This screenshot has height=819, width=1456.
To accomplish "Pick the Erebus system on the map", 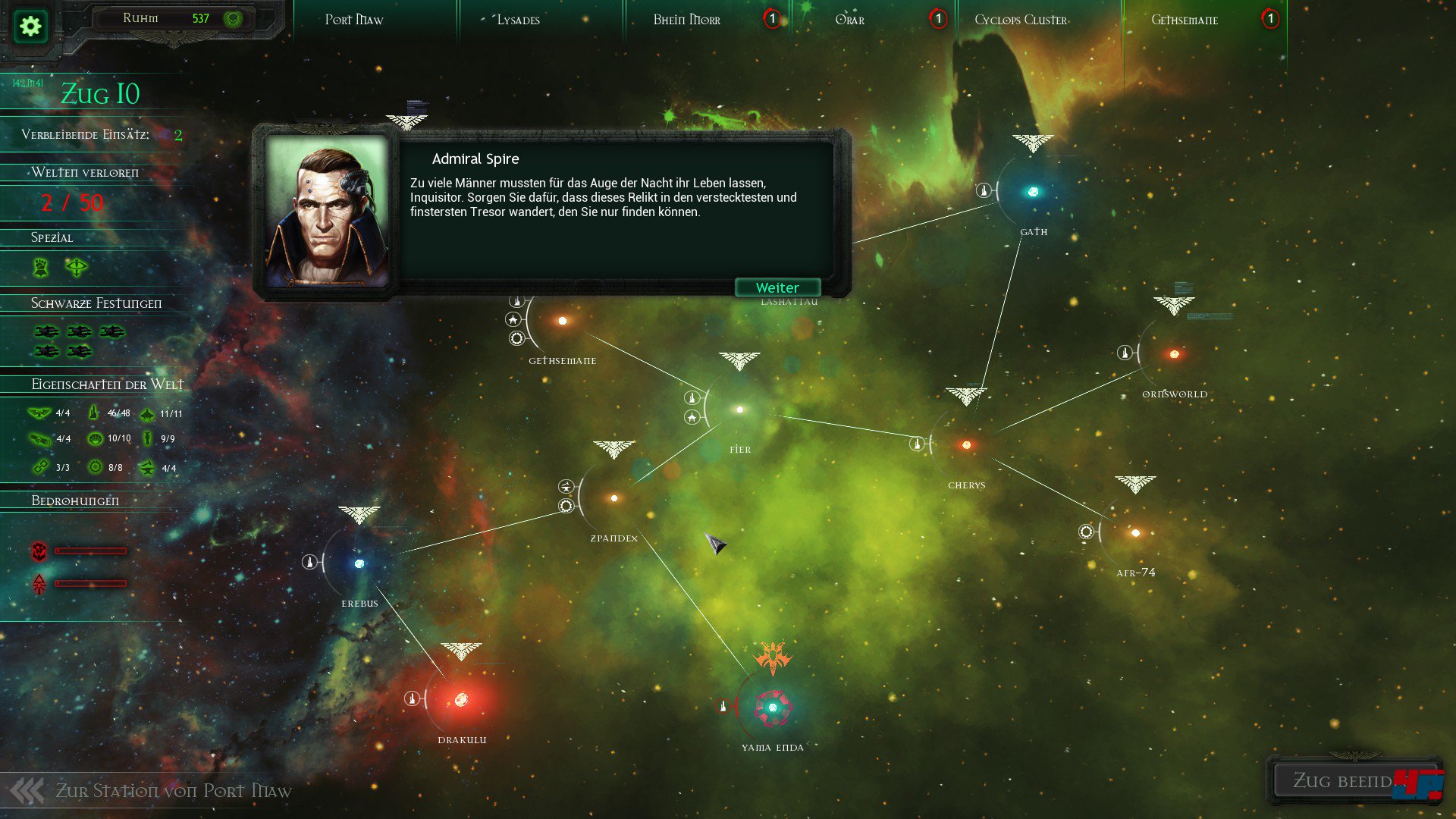I will tap(359, 563).
